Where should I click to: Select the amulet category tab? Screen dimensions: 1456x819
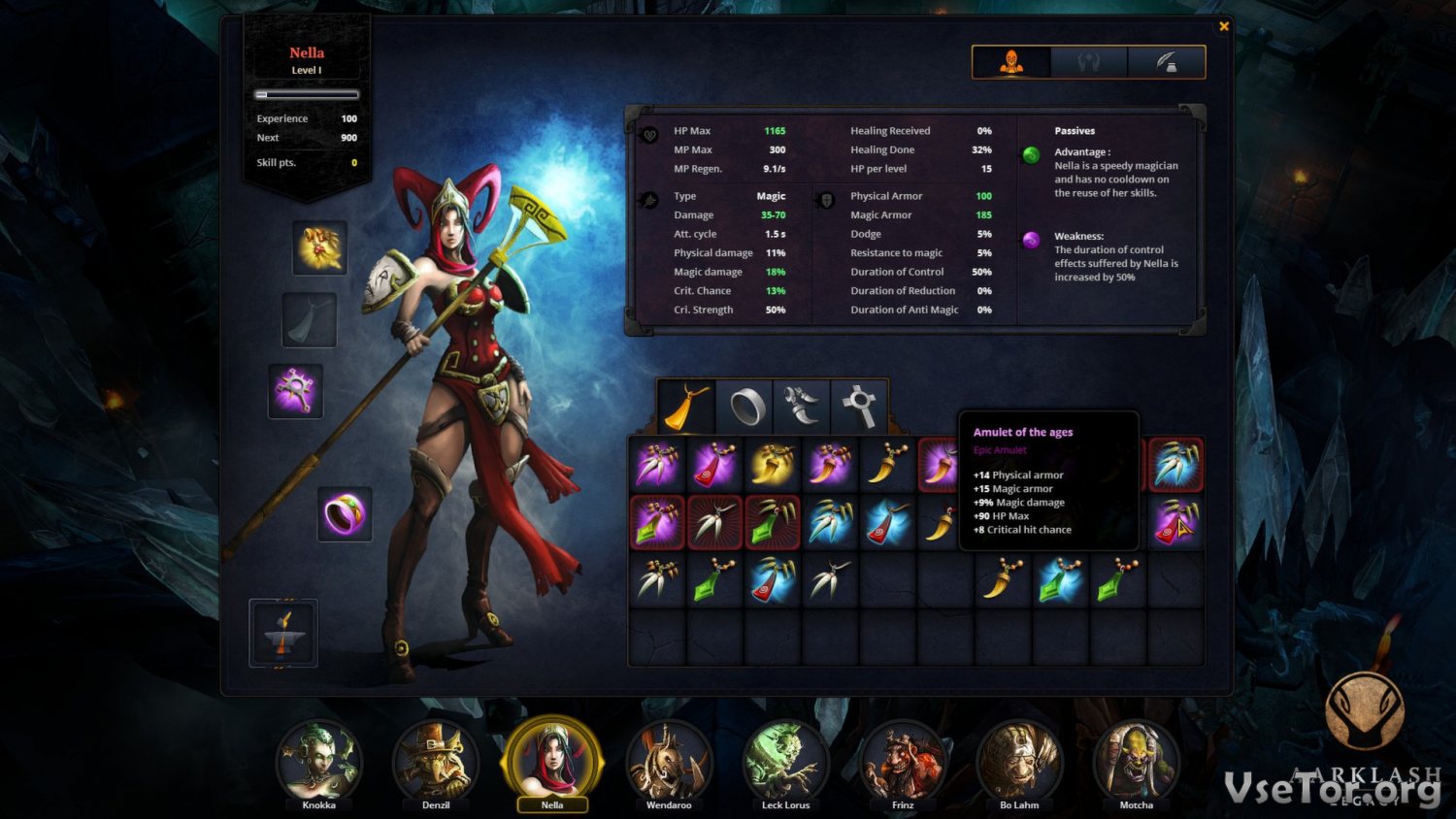(x=686, y=407)
